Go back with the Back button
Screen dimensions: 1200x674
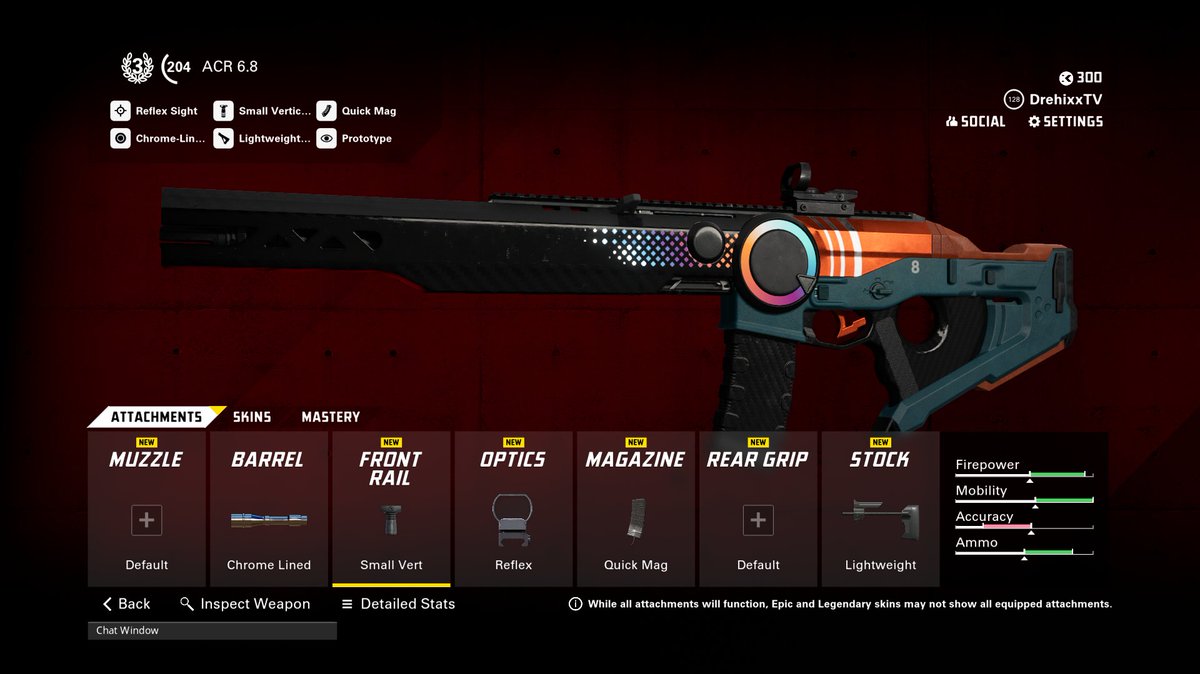pos(126,604)
